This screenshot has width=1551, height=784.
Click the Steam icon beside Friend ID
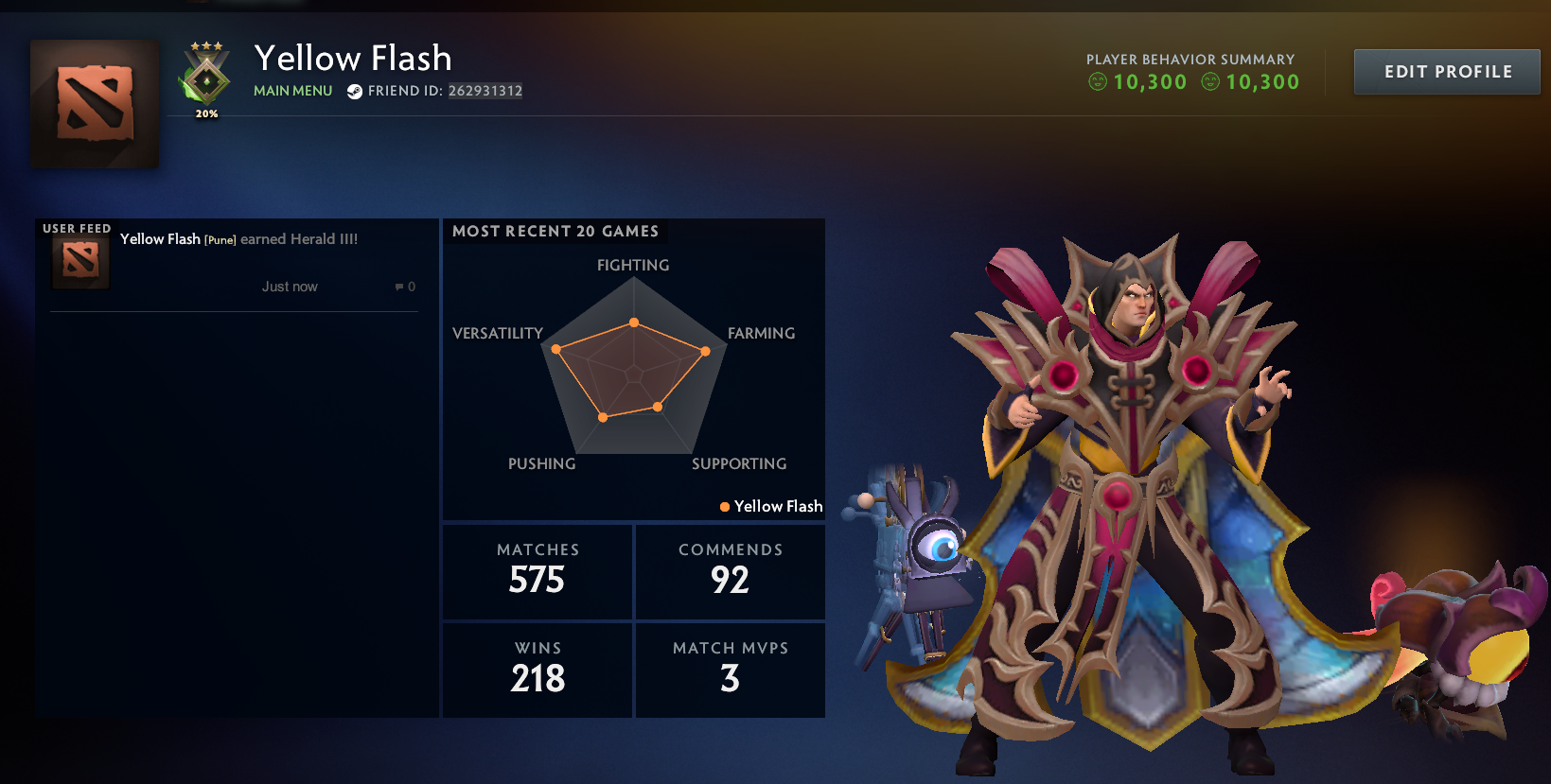(x=354, y=91)
